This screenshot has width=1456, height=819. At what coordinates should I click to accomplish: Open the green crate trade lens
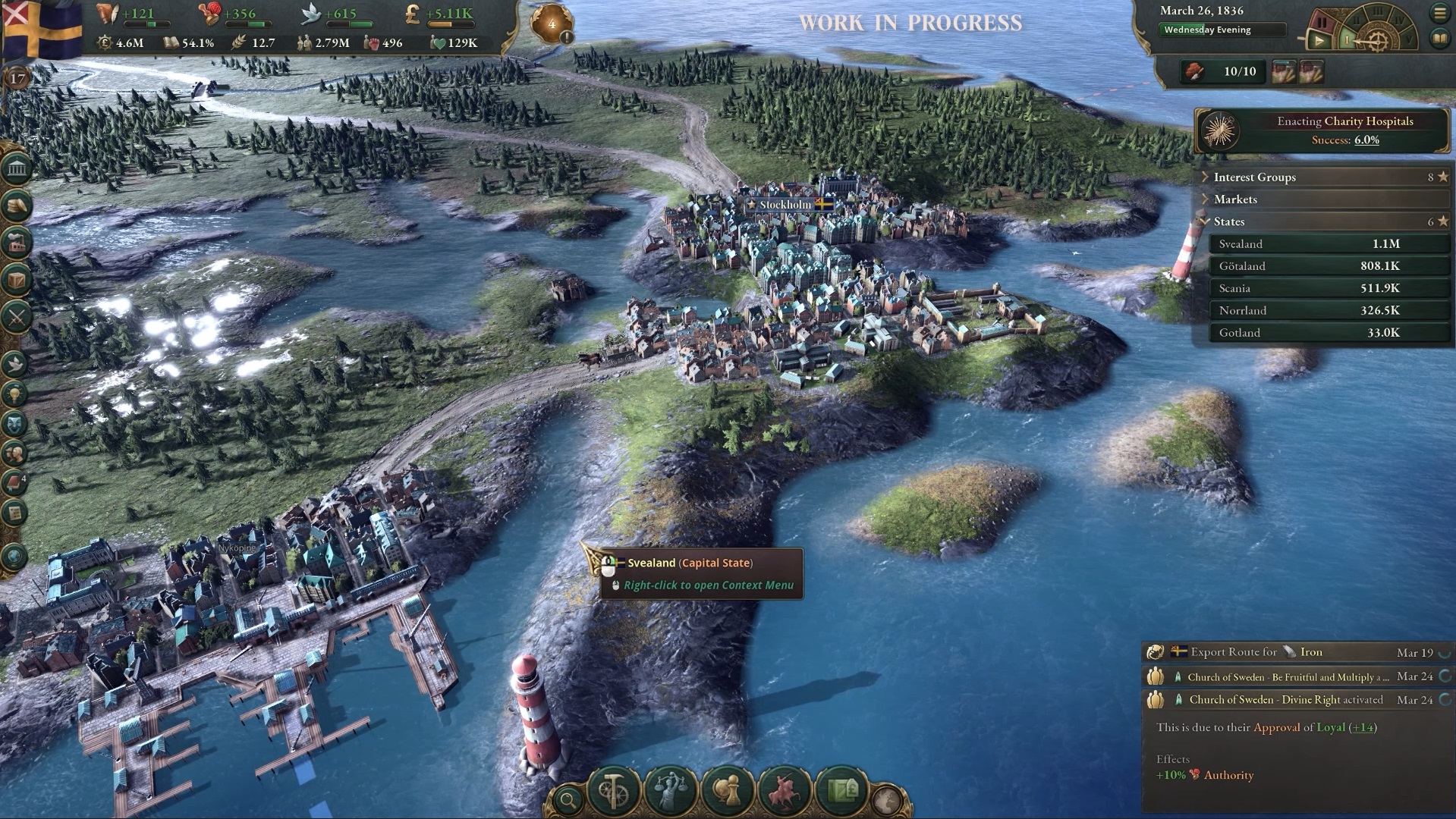[x=841, y=791]
